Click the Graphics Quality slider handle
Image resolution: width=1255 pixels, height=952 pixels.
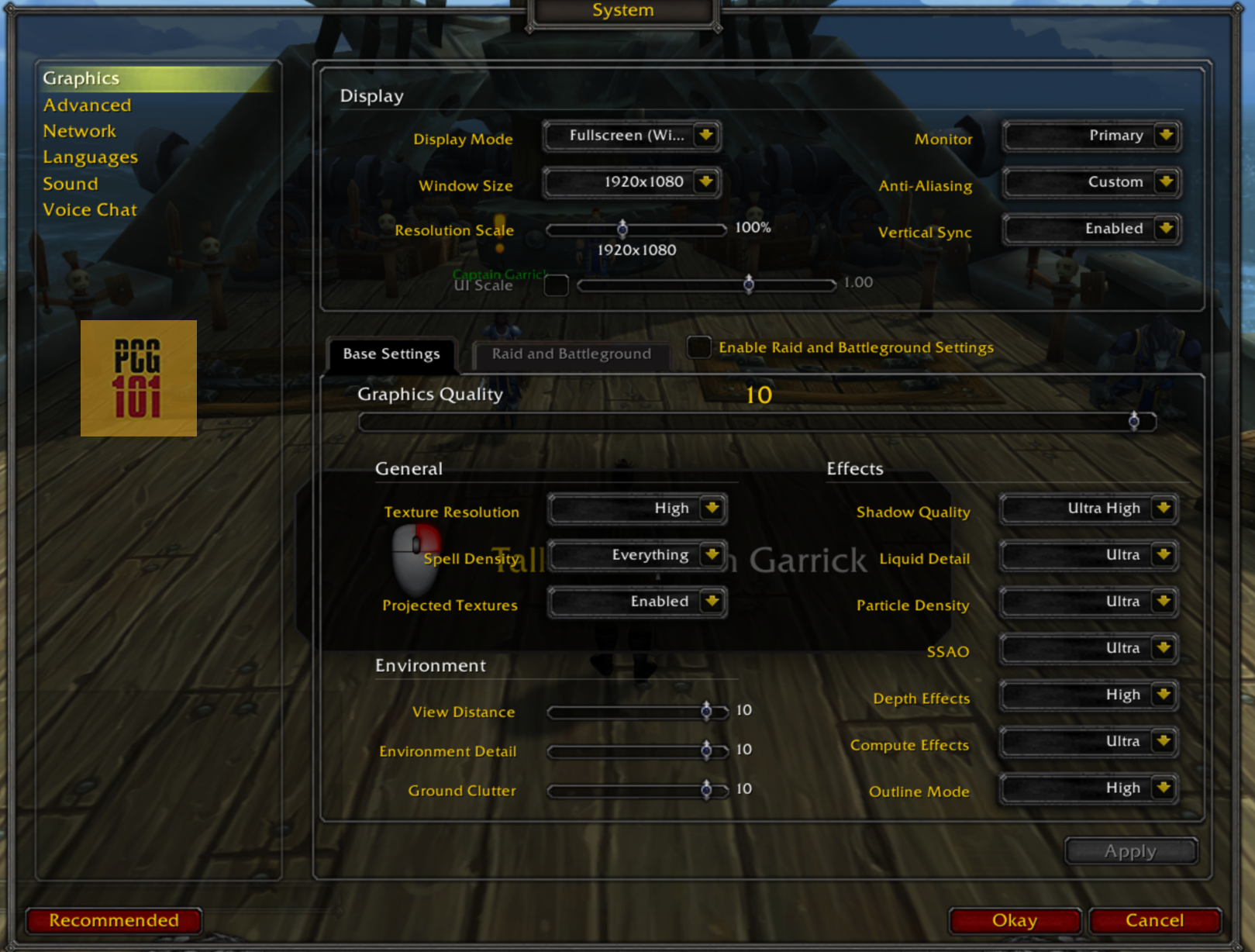(x=1133, y=421)
